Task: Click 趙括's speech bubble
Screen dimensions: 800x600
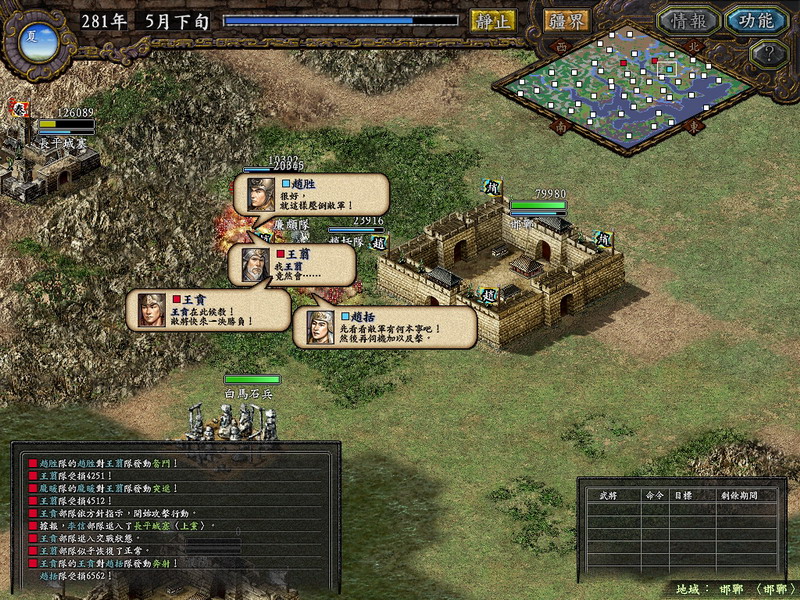Action: tap(383, 327)
